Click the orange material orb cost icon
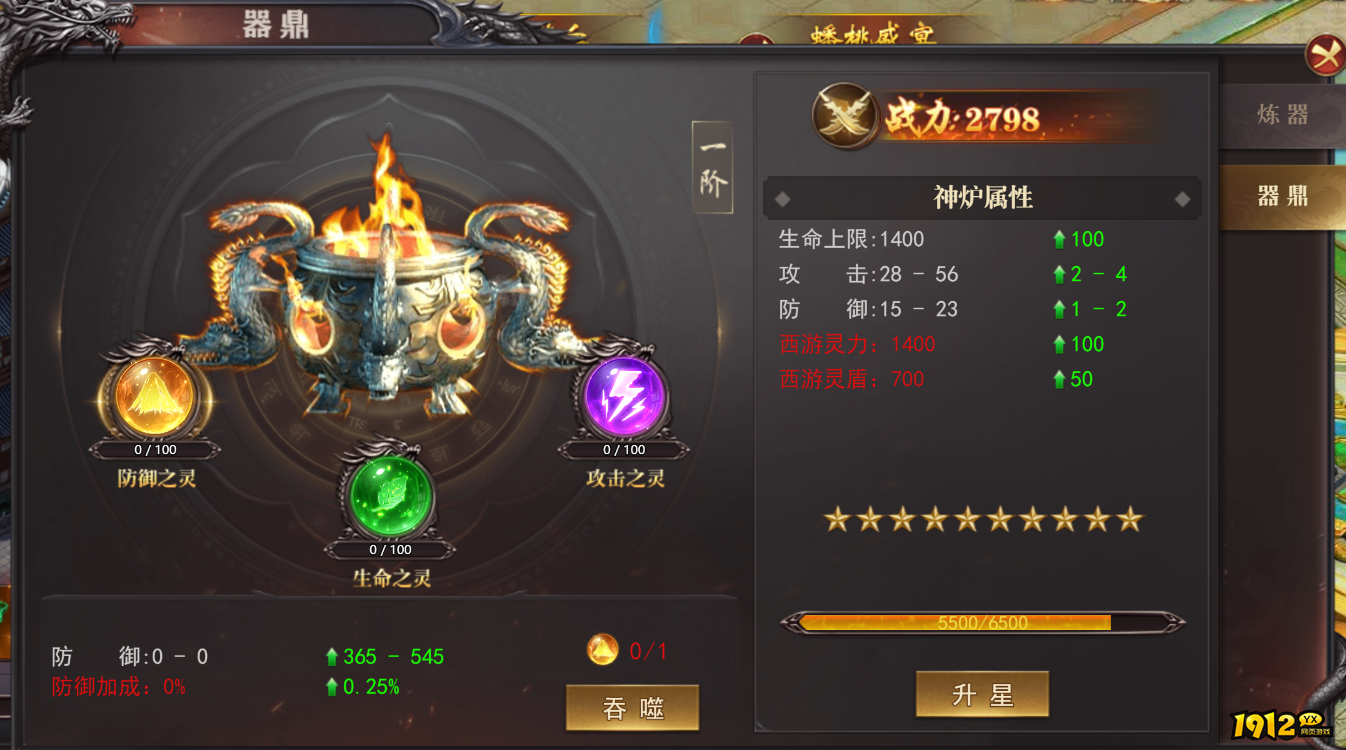The height and width of the screenshot is (750, 1346). (602, 651)
